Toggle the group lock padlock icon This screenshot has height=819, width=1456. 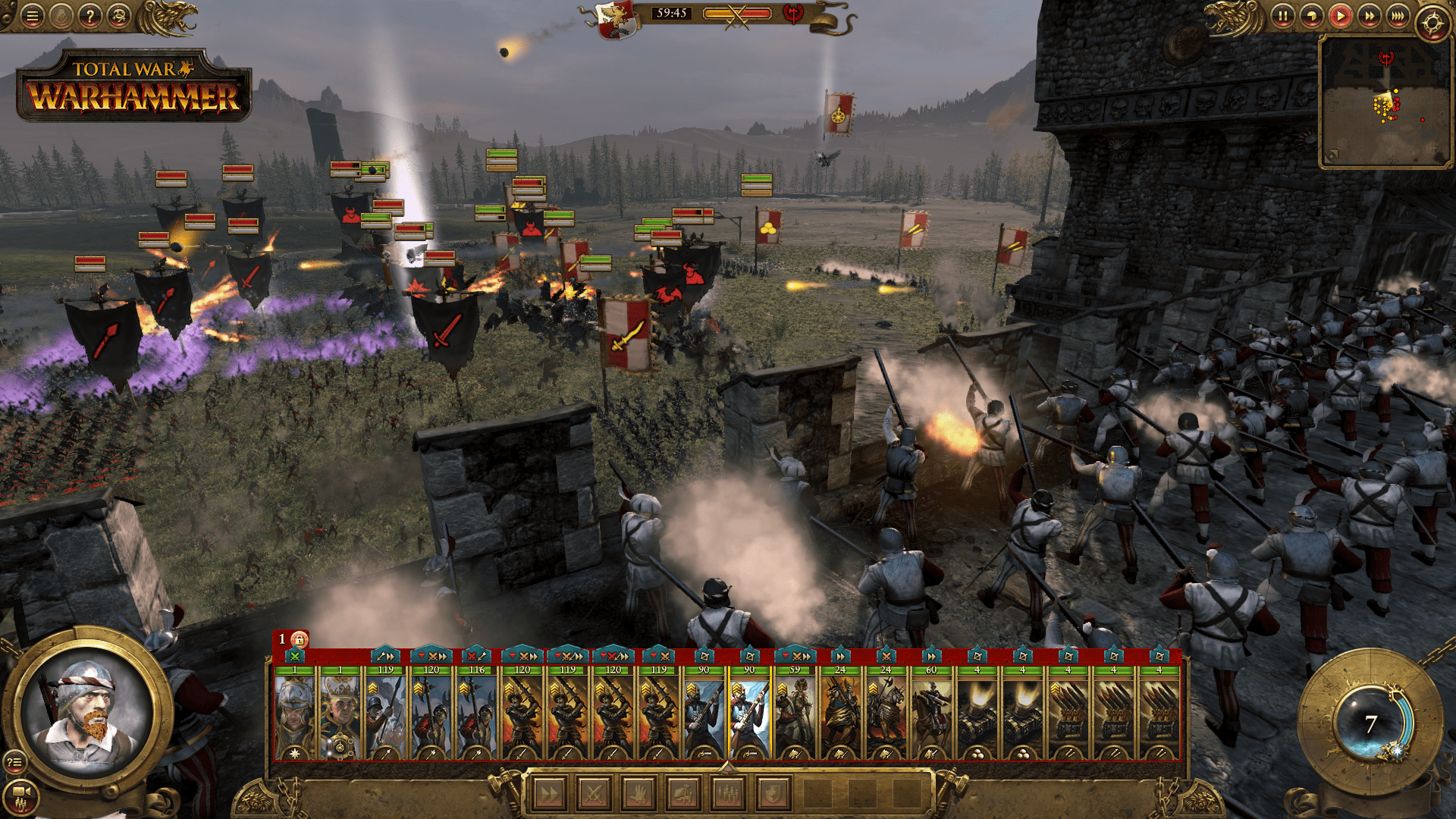(x=300, y=639)
